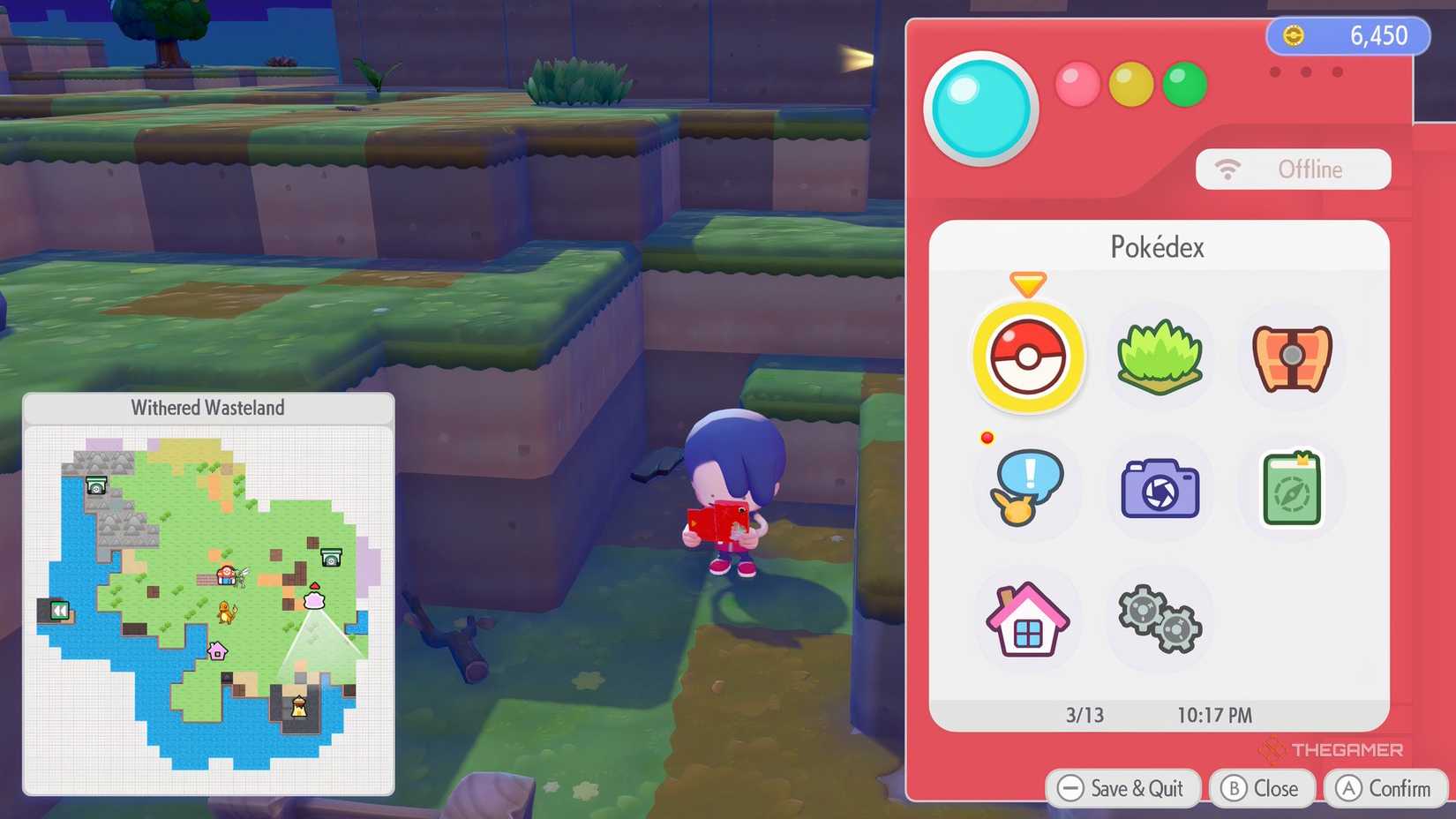Open the Pokédex via the Poké Ball icon
The width and height of the screenshot is (1456, 819).
[1027, 358]
